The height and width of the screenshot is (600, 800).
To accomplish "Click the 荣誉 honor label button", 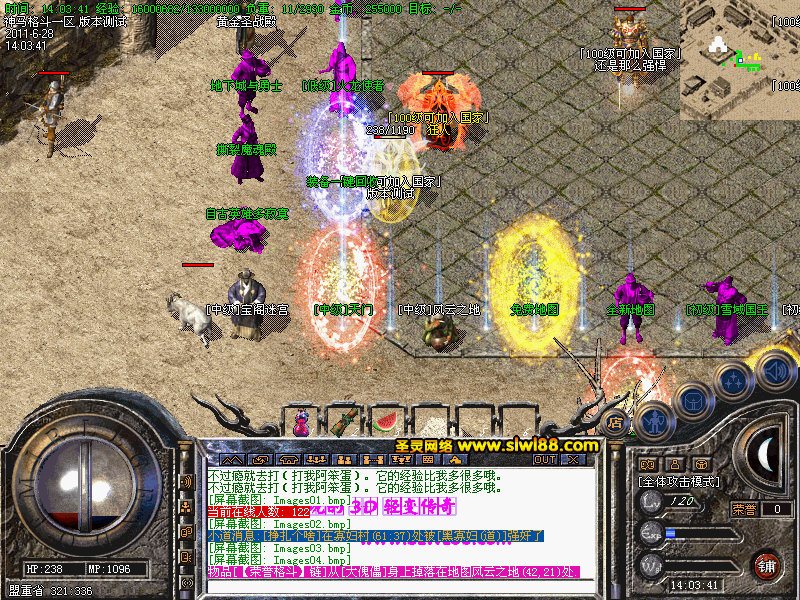I will (x=744, y=509).
